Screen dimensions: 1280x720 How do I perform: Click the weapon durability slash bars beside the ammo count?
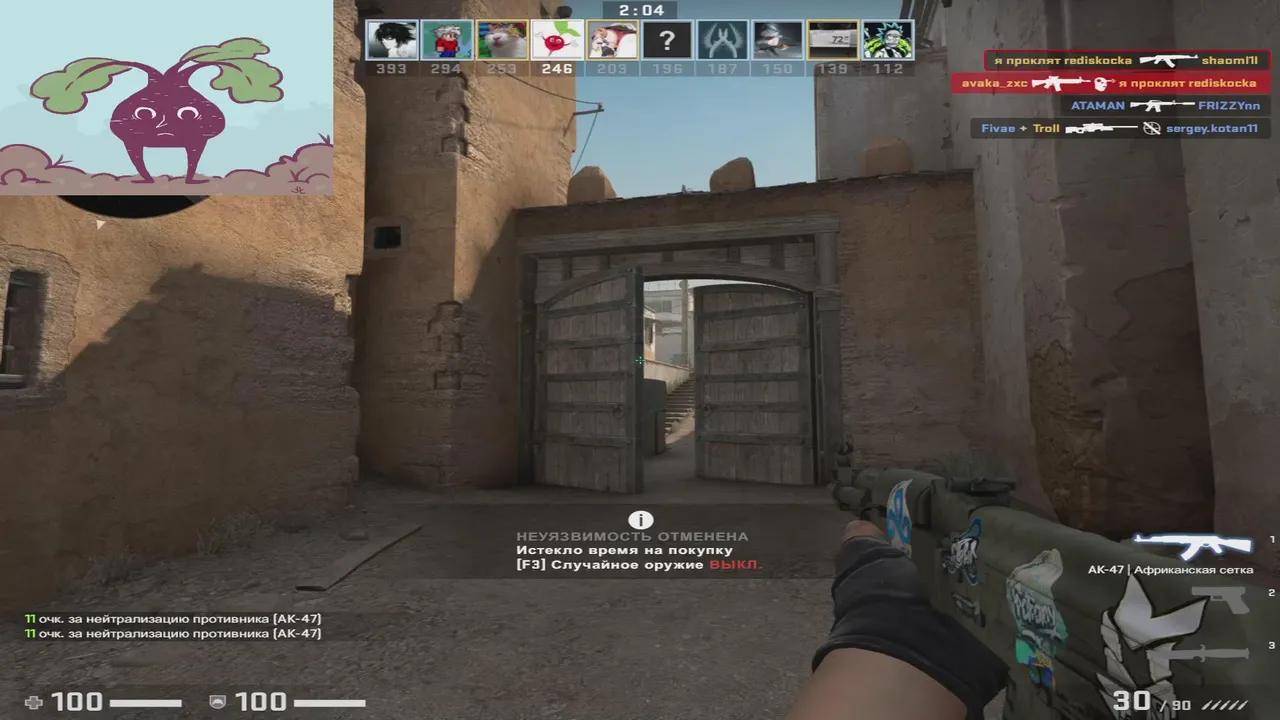(1222, 704)
